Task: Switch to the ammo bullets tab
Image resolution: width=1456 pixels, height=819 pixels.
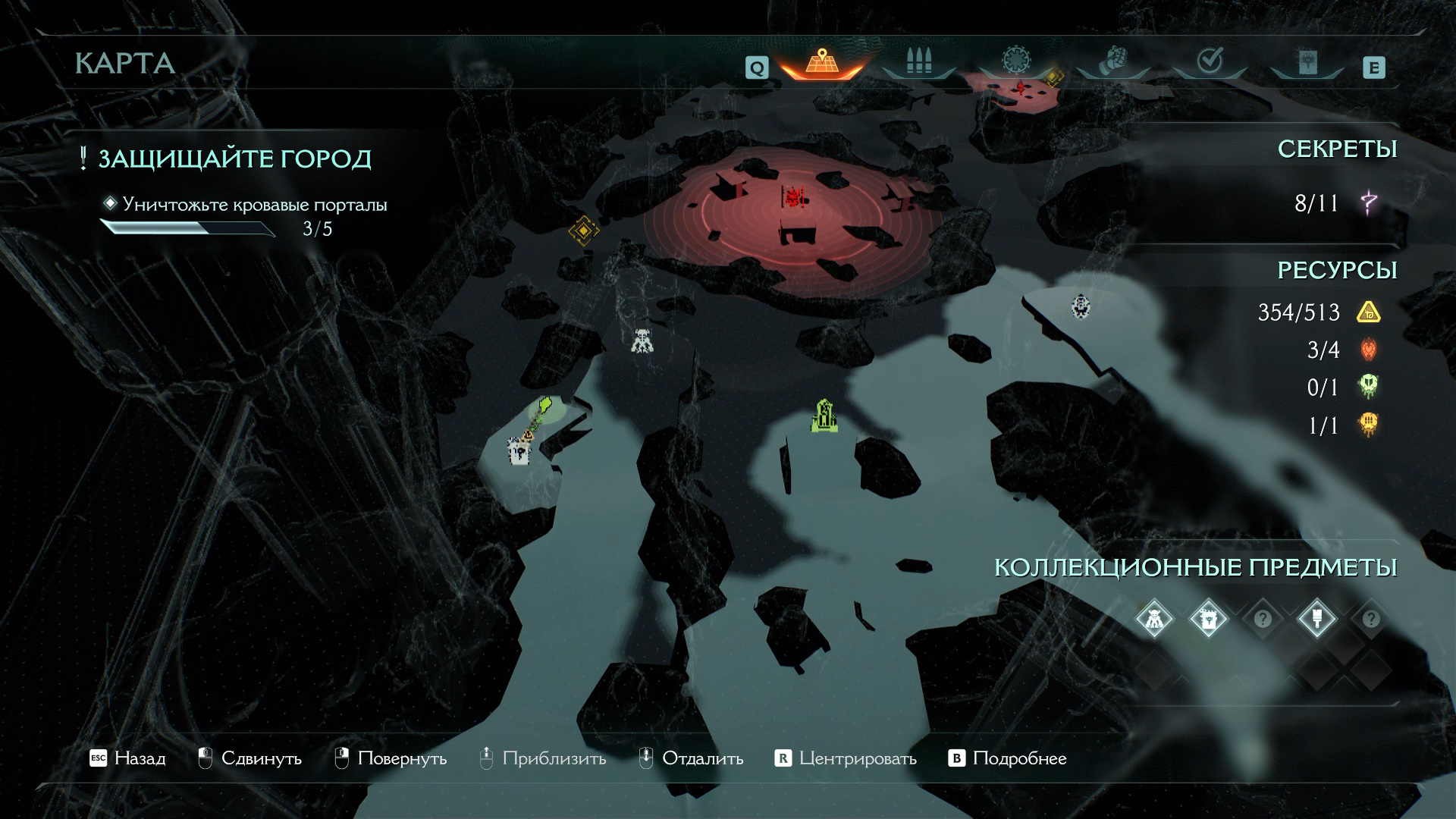Action: (918, 62)
